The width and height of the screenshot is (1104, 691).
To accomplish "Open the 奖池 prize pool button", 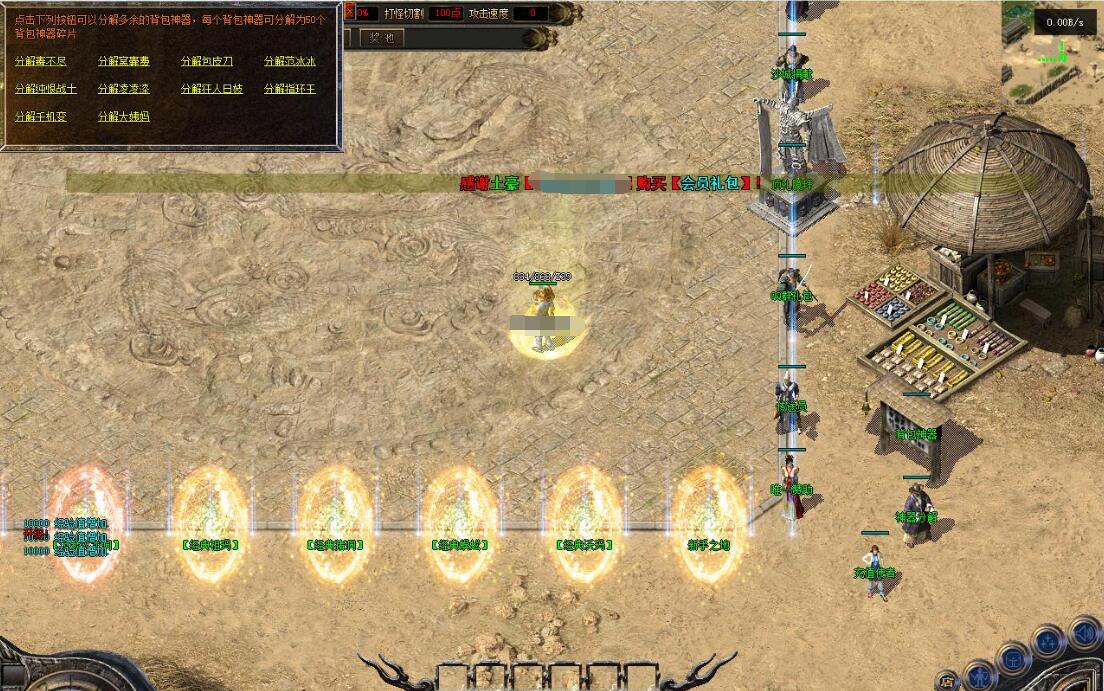I will pyautogui.click(x=381, y=38).
